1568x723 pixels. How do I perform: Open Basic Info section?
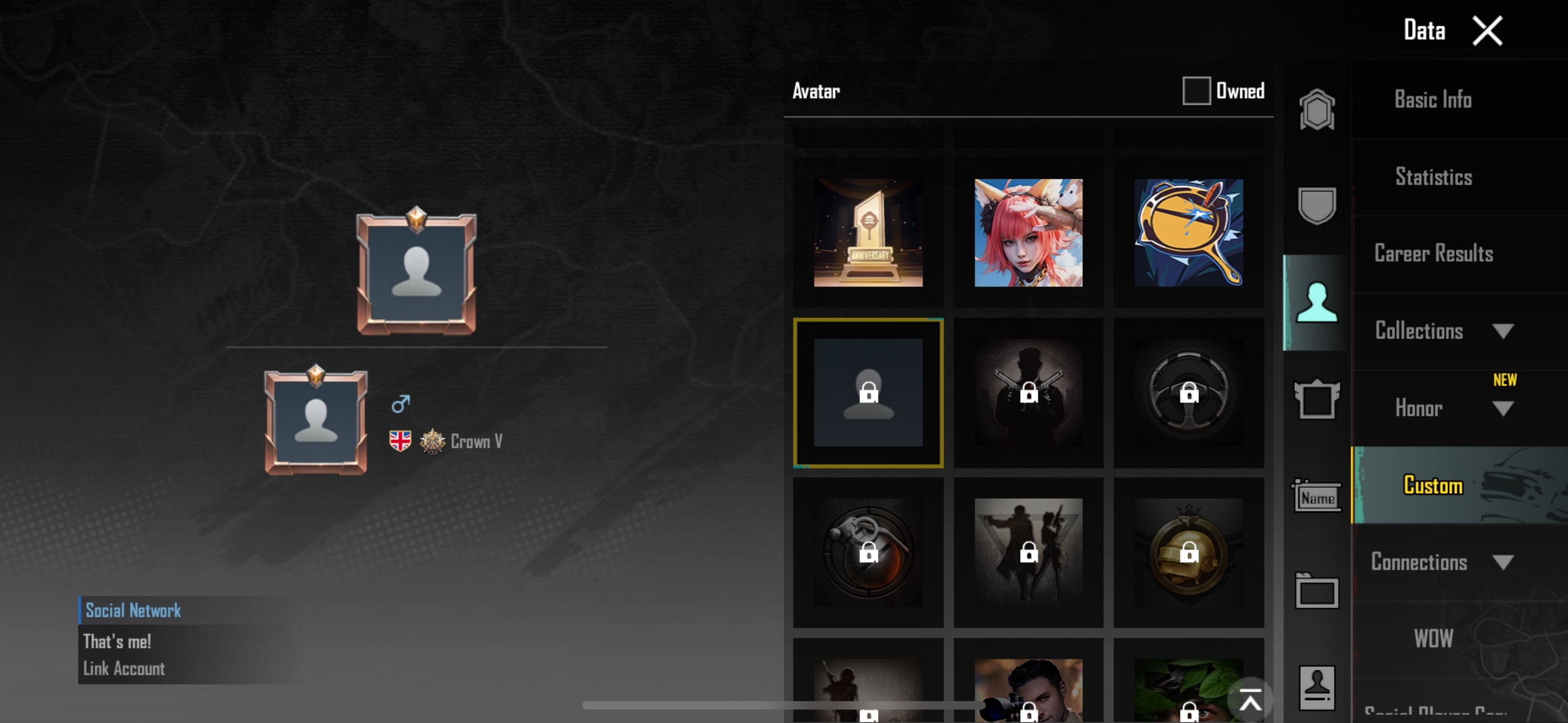coord(1432,100)
